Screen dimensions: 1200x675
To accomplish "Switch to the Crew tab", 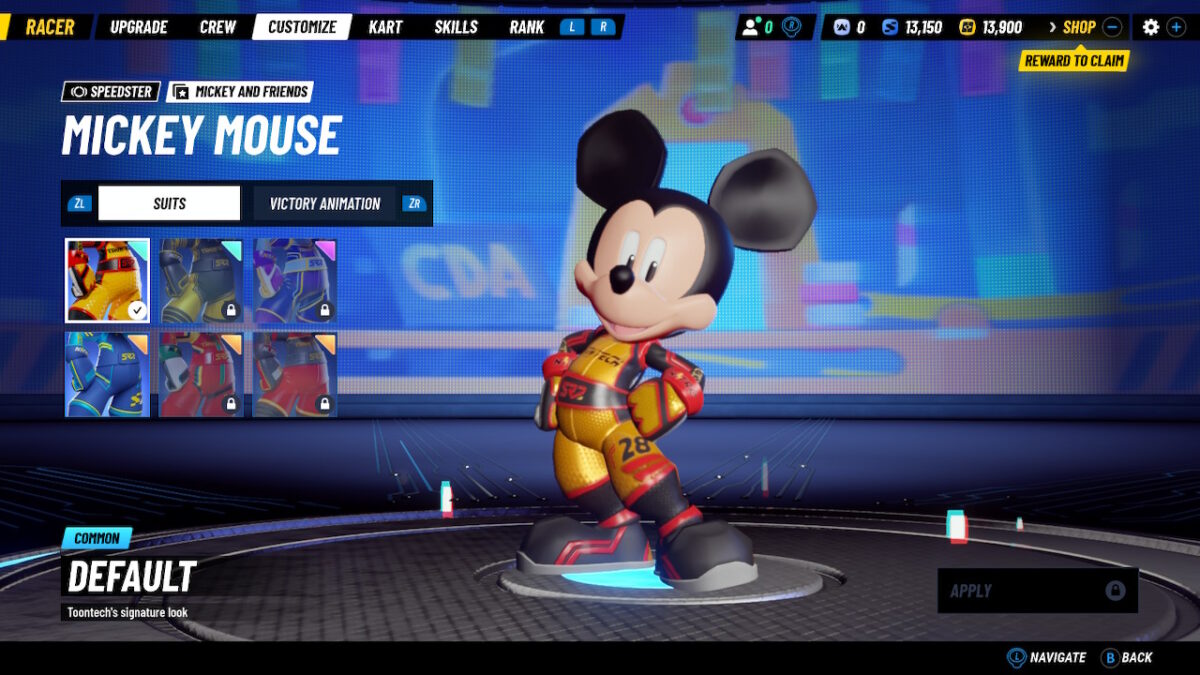I will pos(218,27).
